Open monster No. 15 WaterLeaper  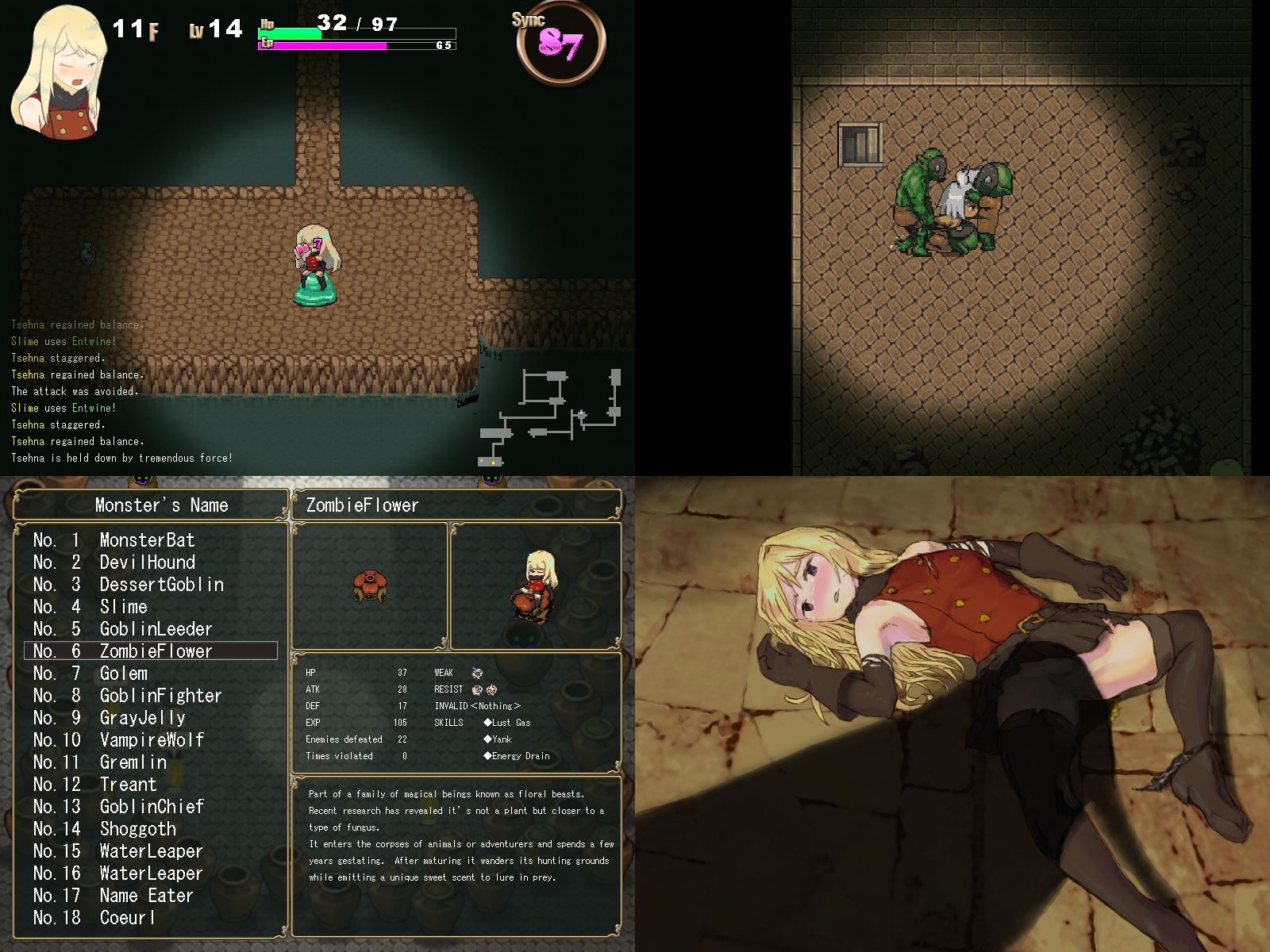(x=151, y=851)
